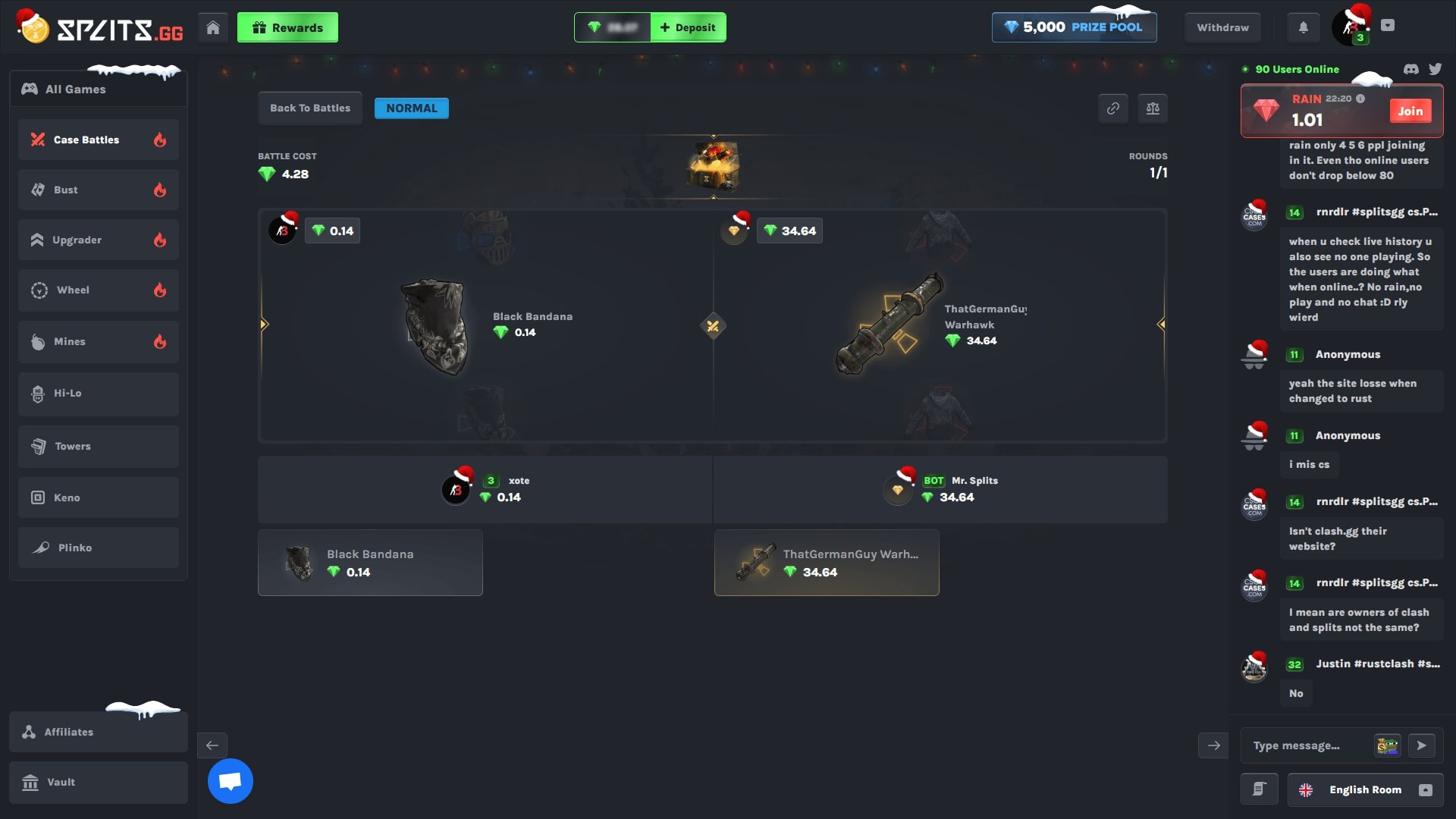Click the Type message field

pyautogui.click(x=1304, y=745)
